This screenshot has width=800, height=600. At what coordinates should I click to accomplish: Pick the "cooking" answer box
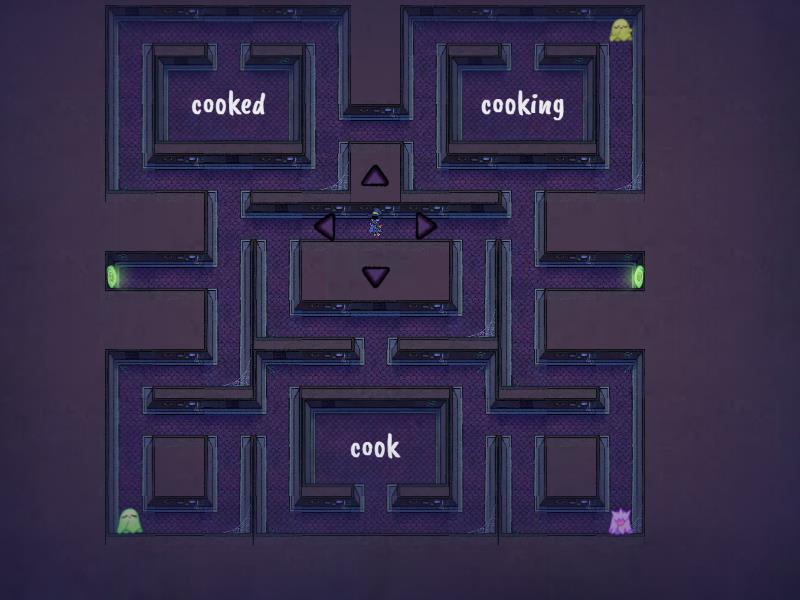tap(522, 105)
